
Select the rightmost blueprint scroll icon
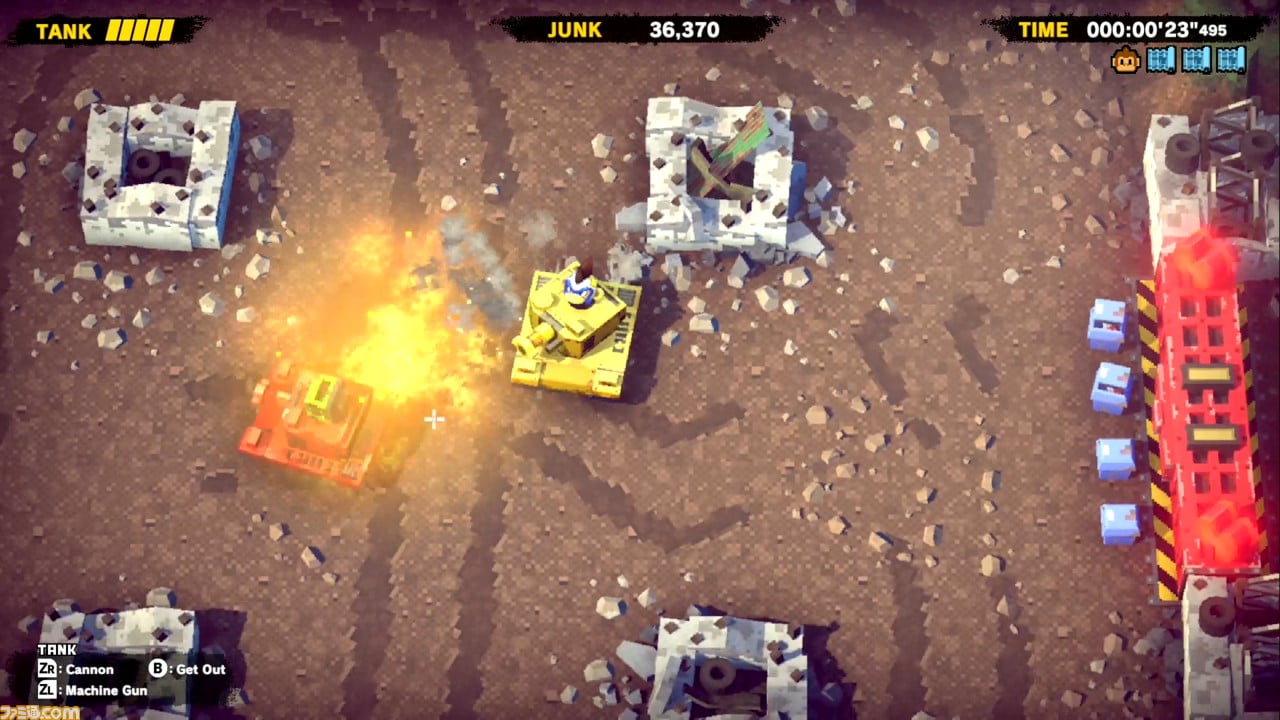[1232, 58]
